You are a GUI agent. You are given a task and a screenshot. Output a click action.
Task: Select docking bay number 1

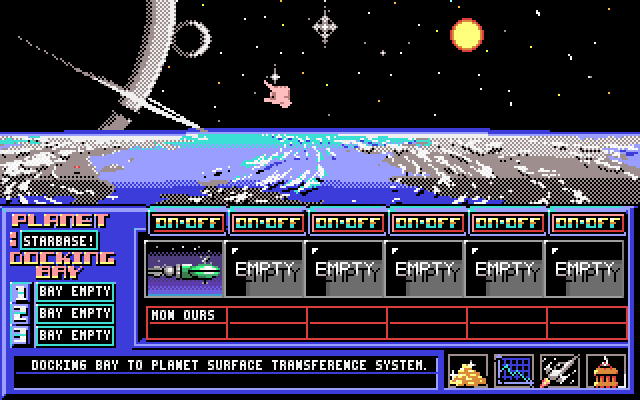[x=75, y=292]
